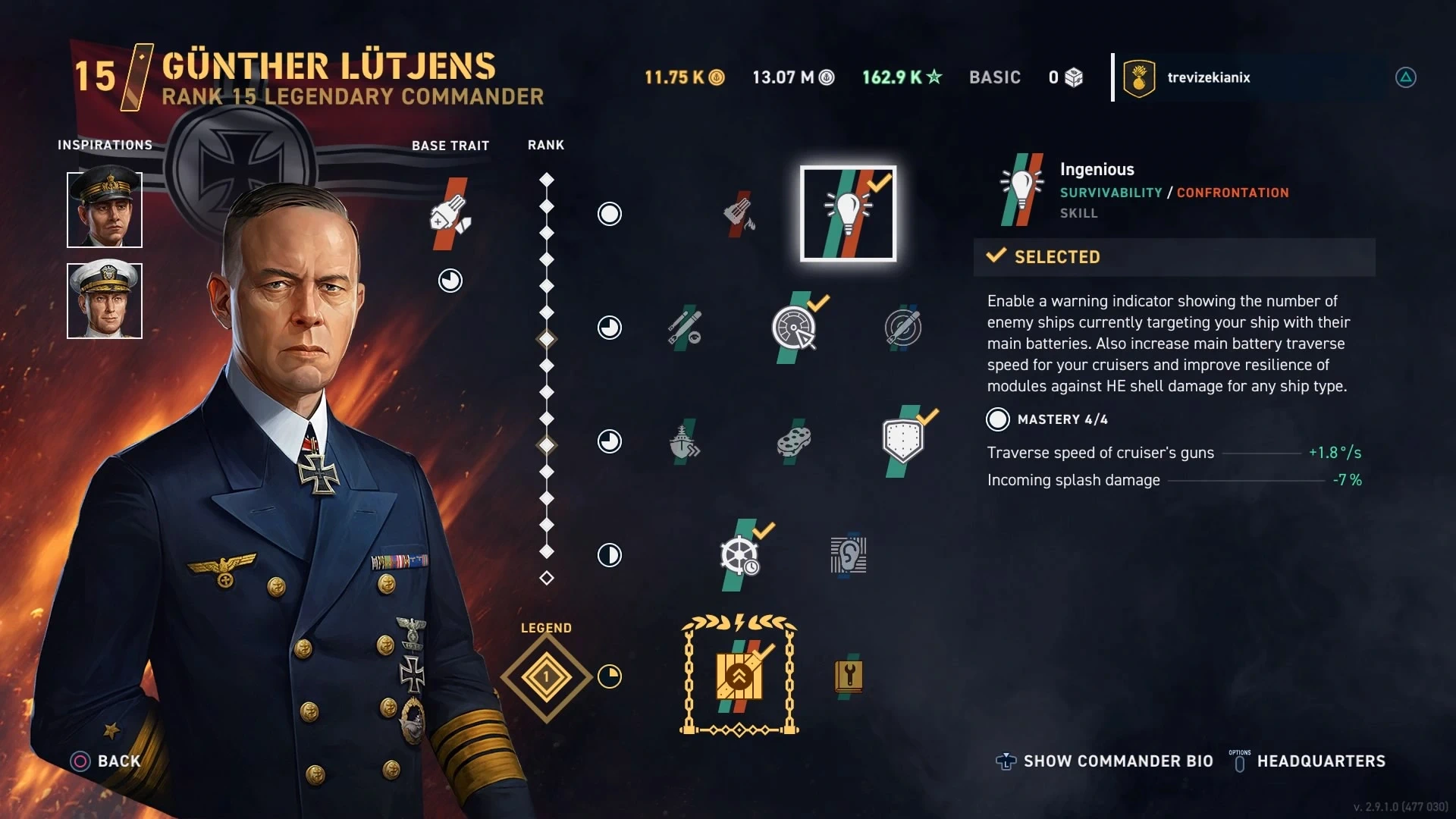
Task: Select the dim crossed-out circular skill icon
Action: click(902, 328)
